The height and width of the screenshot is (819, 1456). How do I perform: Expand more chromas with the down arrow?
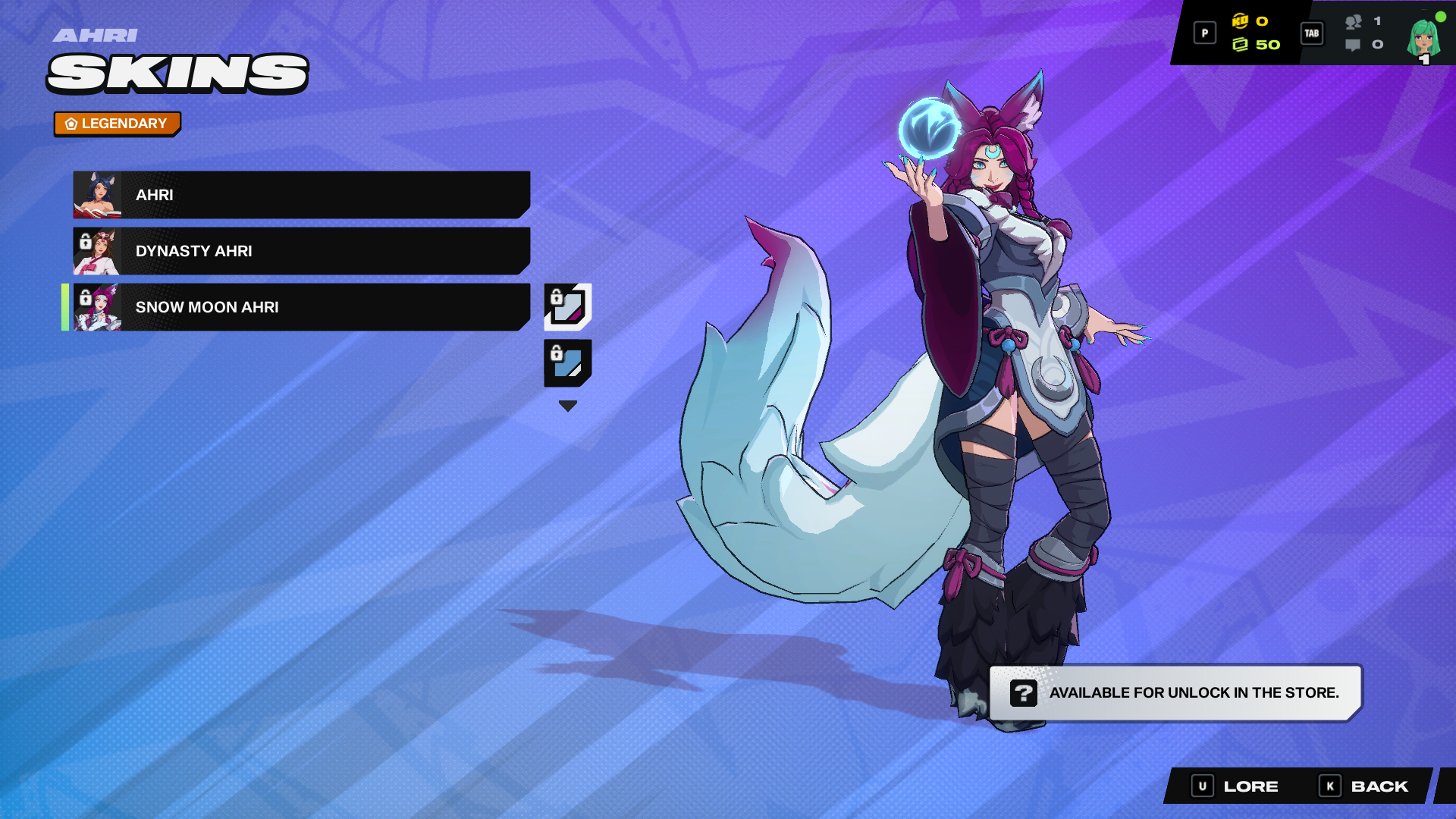567,406
